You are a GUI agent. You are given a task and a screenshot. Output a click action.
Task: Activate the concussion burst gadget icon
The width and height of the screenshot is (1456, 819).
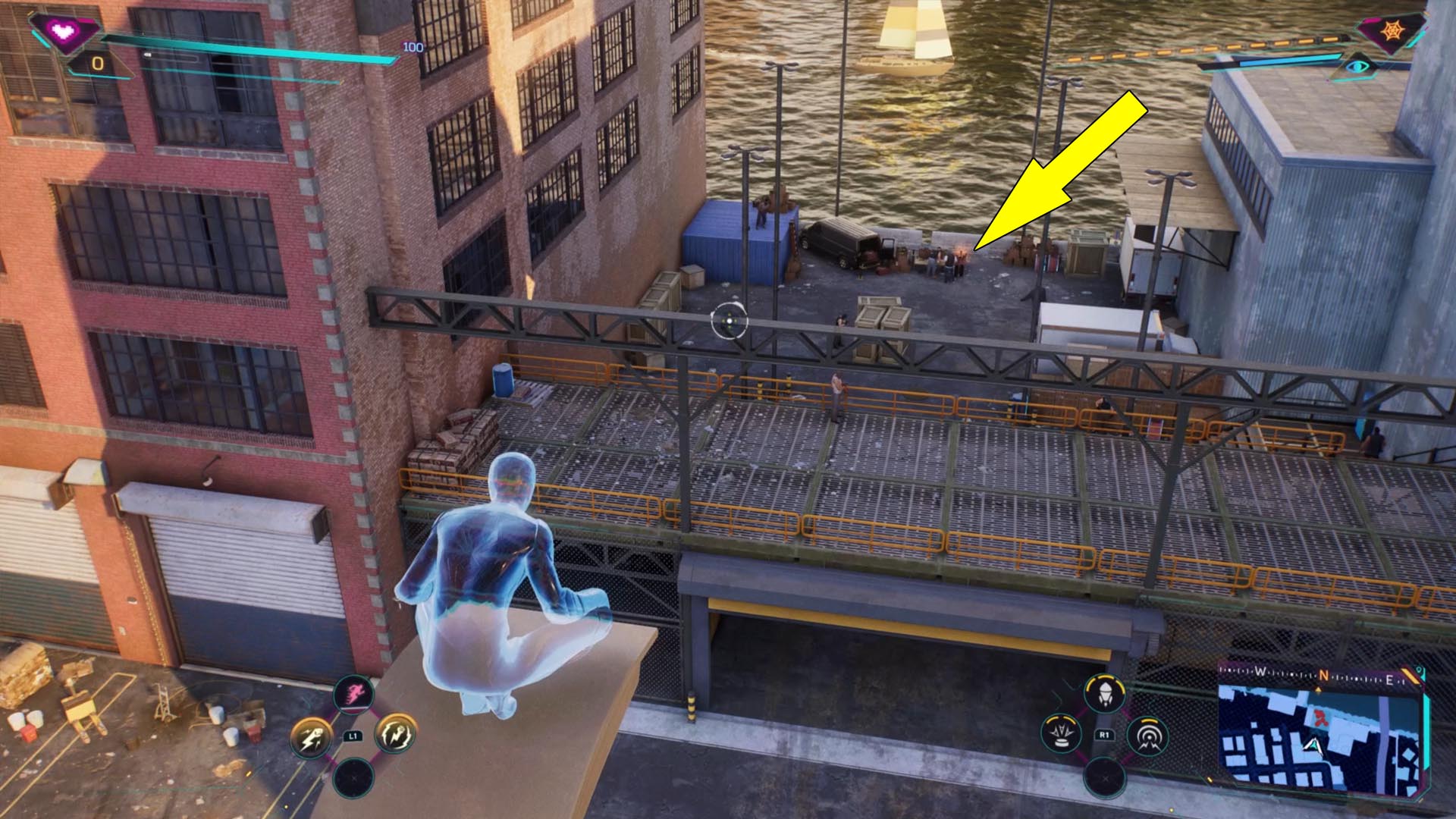tap(1060, 733)
